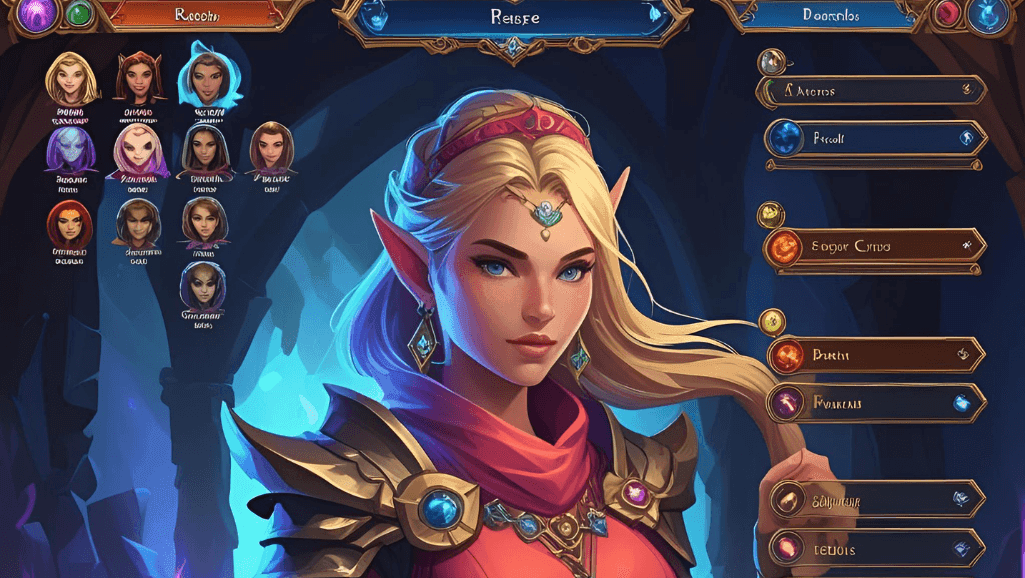Select the pale face in the pink hood
Image resolution: width=1025 pixels, height=578 pixels.
[136, 150]
